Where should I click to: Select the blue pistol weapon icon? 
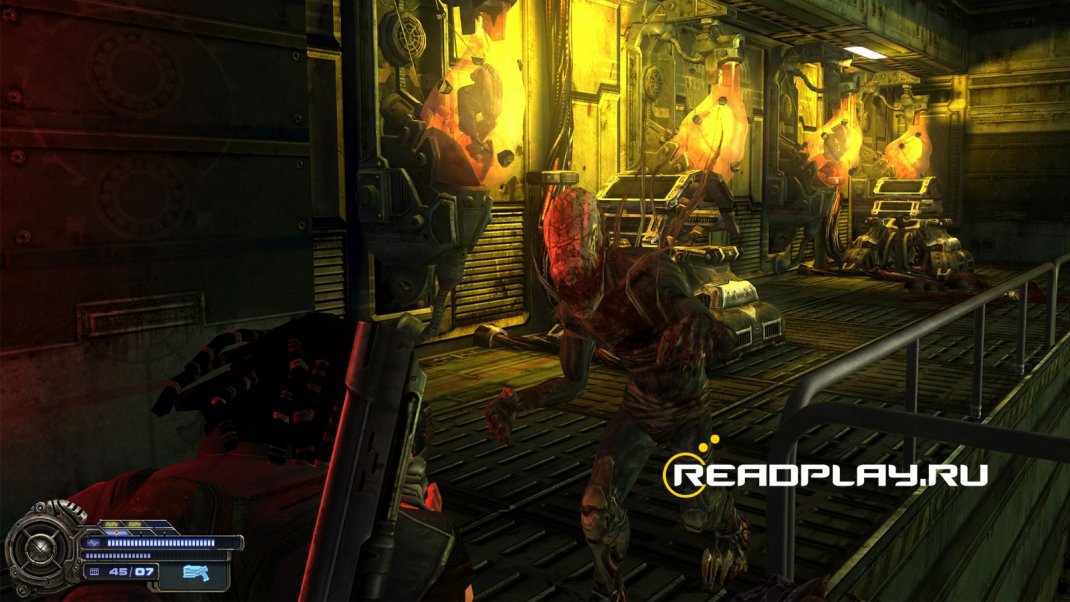tap(196, 572)
